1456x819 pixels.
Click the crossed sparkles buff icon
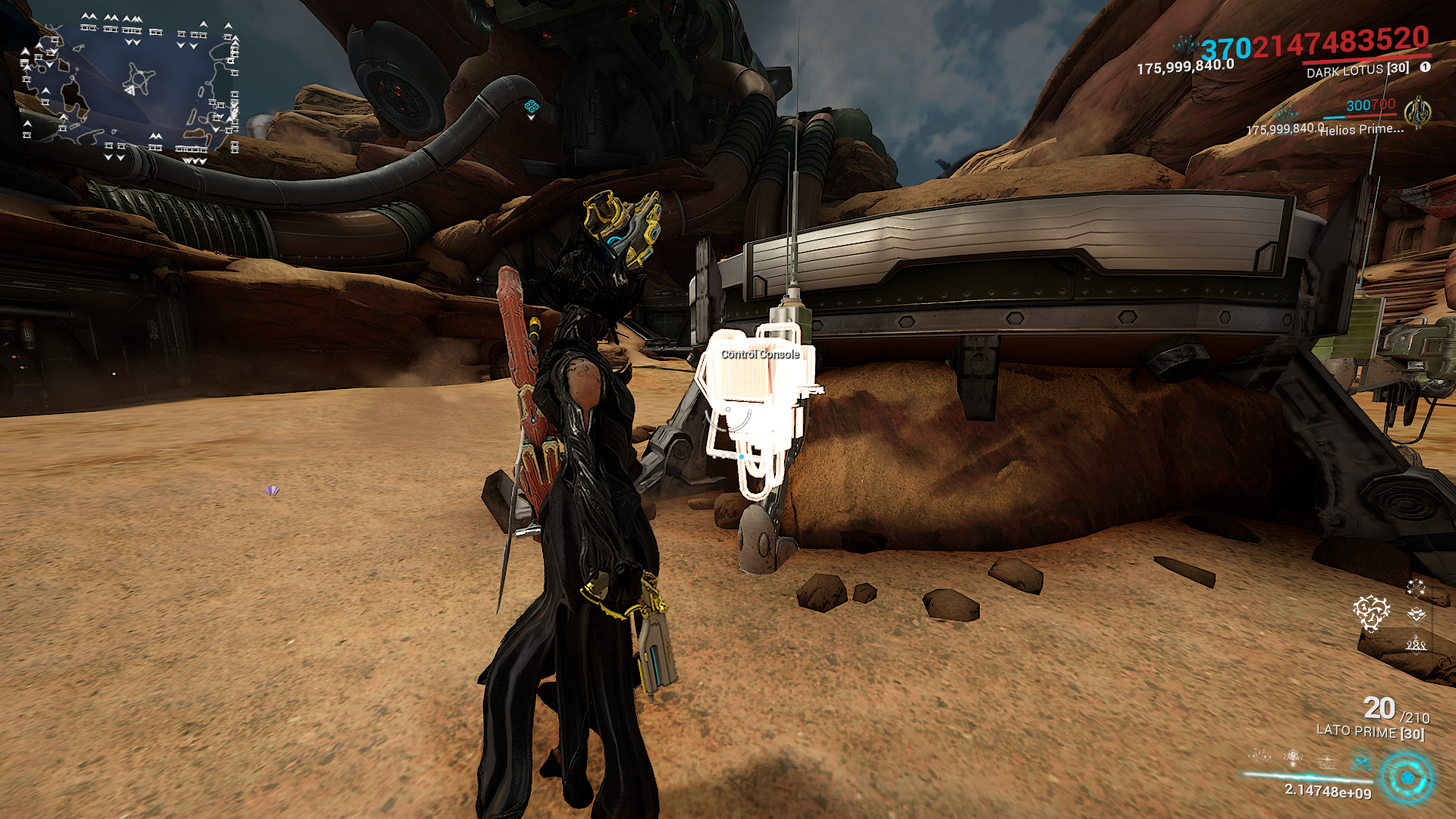coord(1415,587)
